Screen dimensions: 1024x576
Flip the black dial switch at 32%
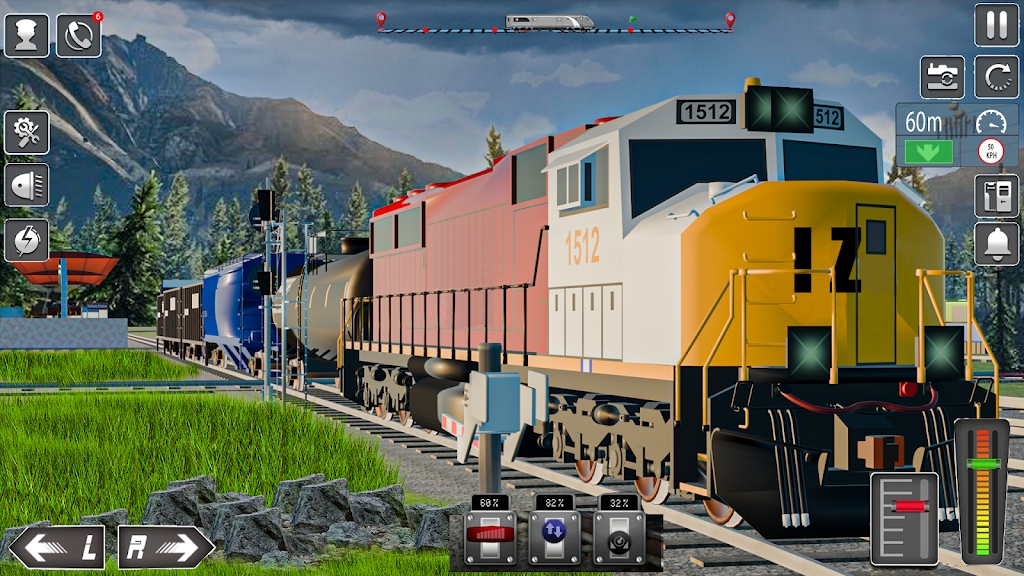pyautogui.click(x=617, y=537)
